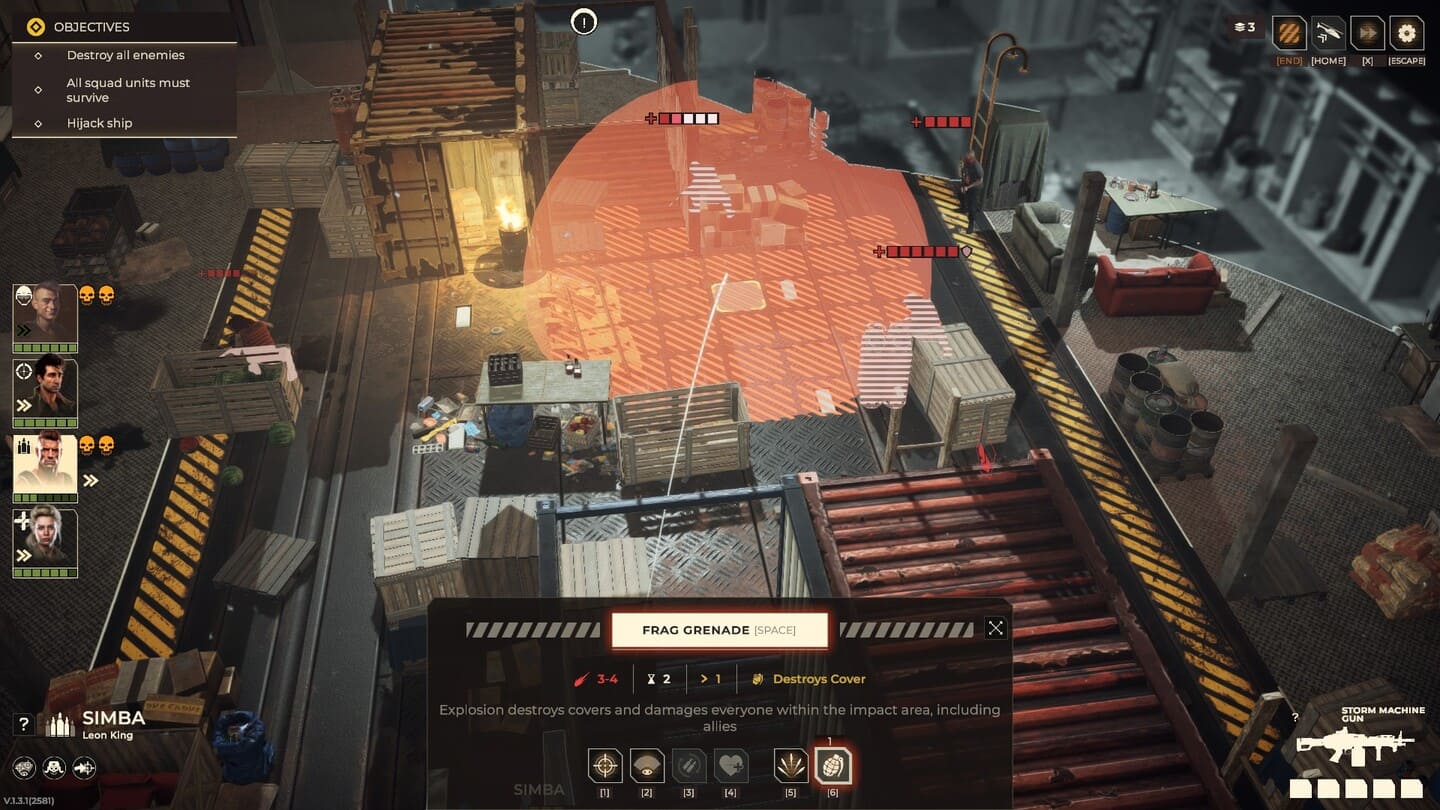Activate the bullet spray burst ability
The image size is (1440, 810).
791,766
